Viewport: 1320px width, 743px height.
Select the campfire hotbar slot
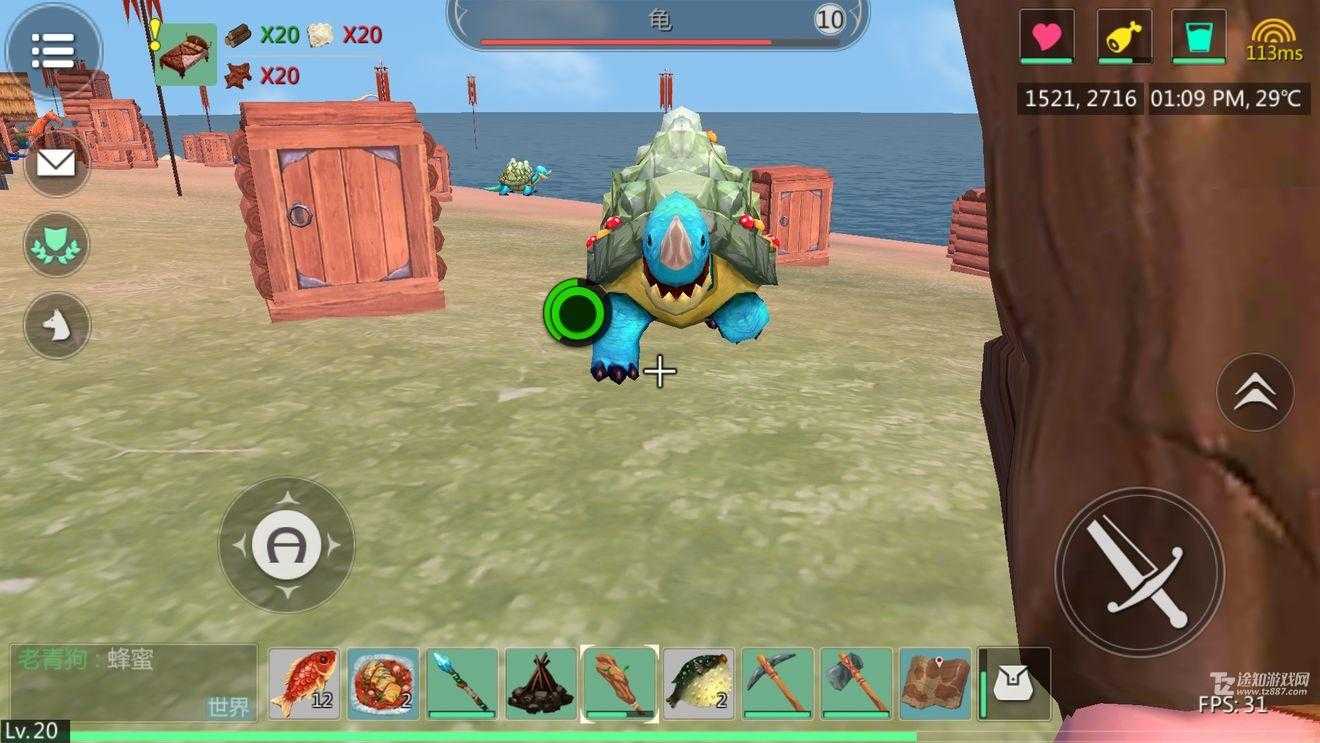point(541,684)
